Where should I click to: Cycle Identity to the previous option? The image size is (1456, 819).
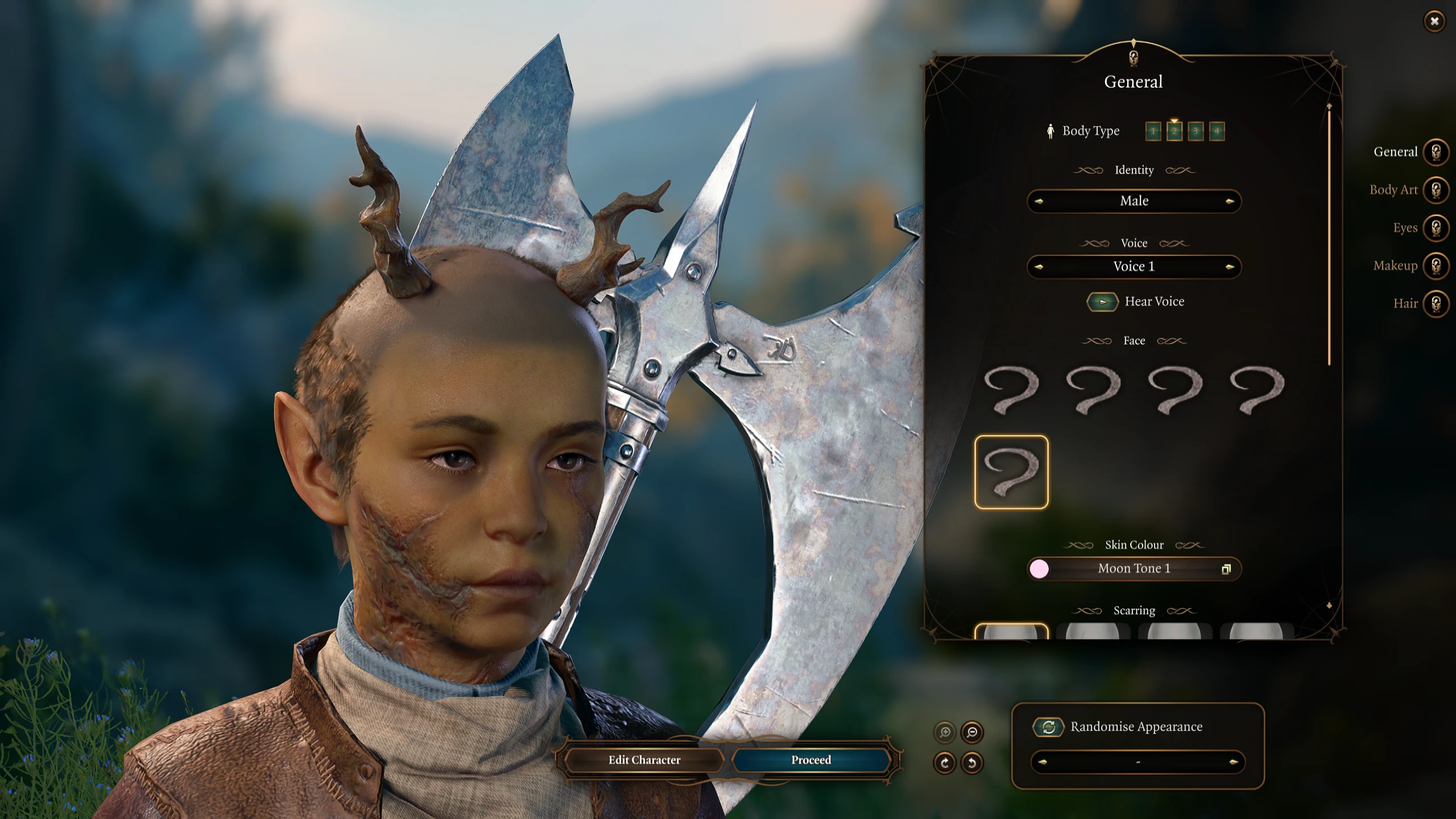pos(1039,201)
